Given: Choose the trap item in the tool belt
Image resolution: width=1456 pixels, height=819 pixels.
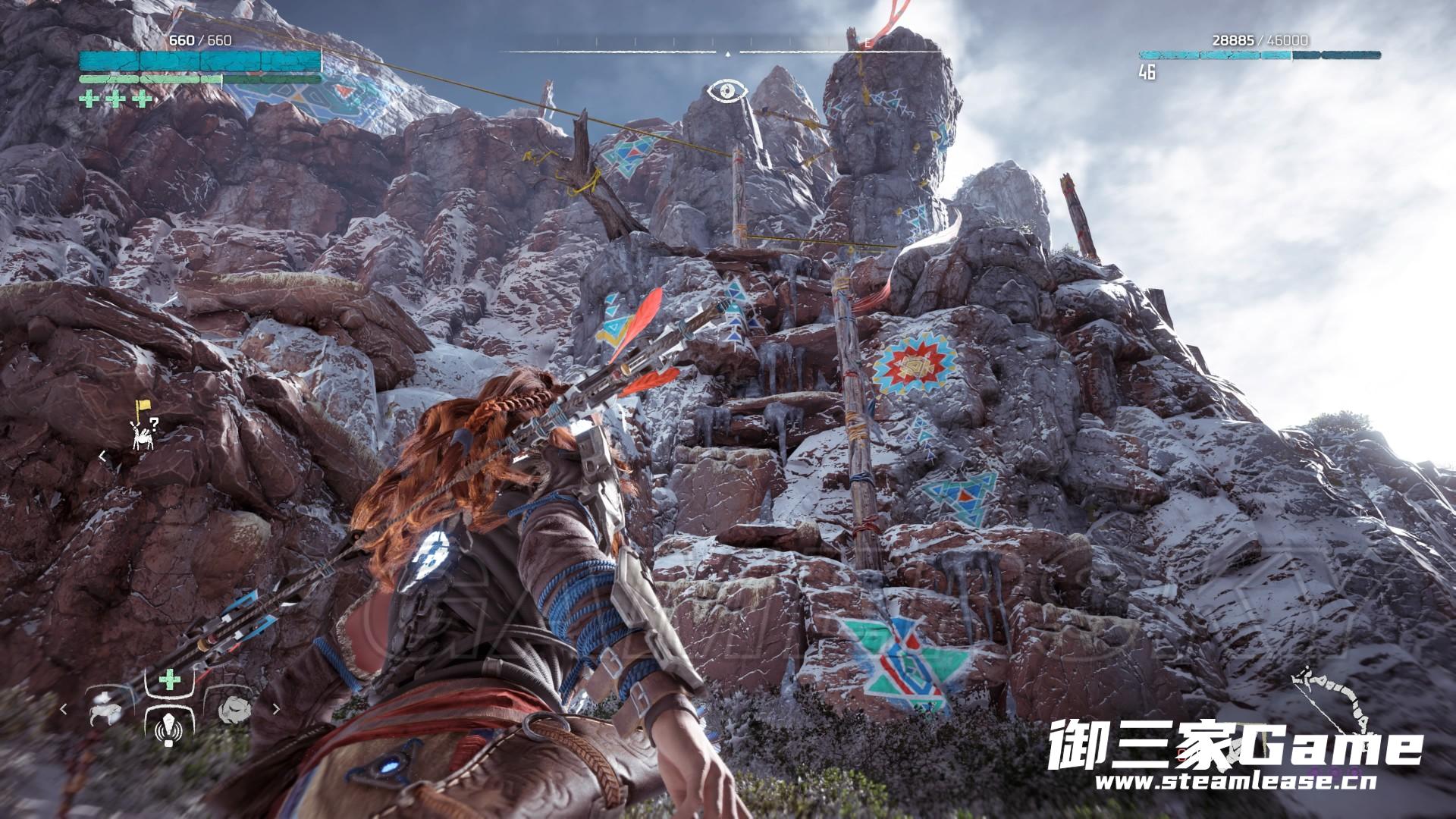Looking at the screenshot, I should pos(103,710).
